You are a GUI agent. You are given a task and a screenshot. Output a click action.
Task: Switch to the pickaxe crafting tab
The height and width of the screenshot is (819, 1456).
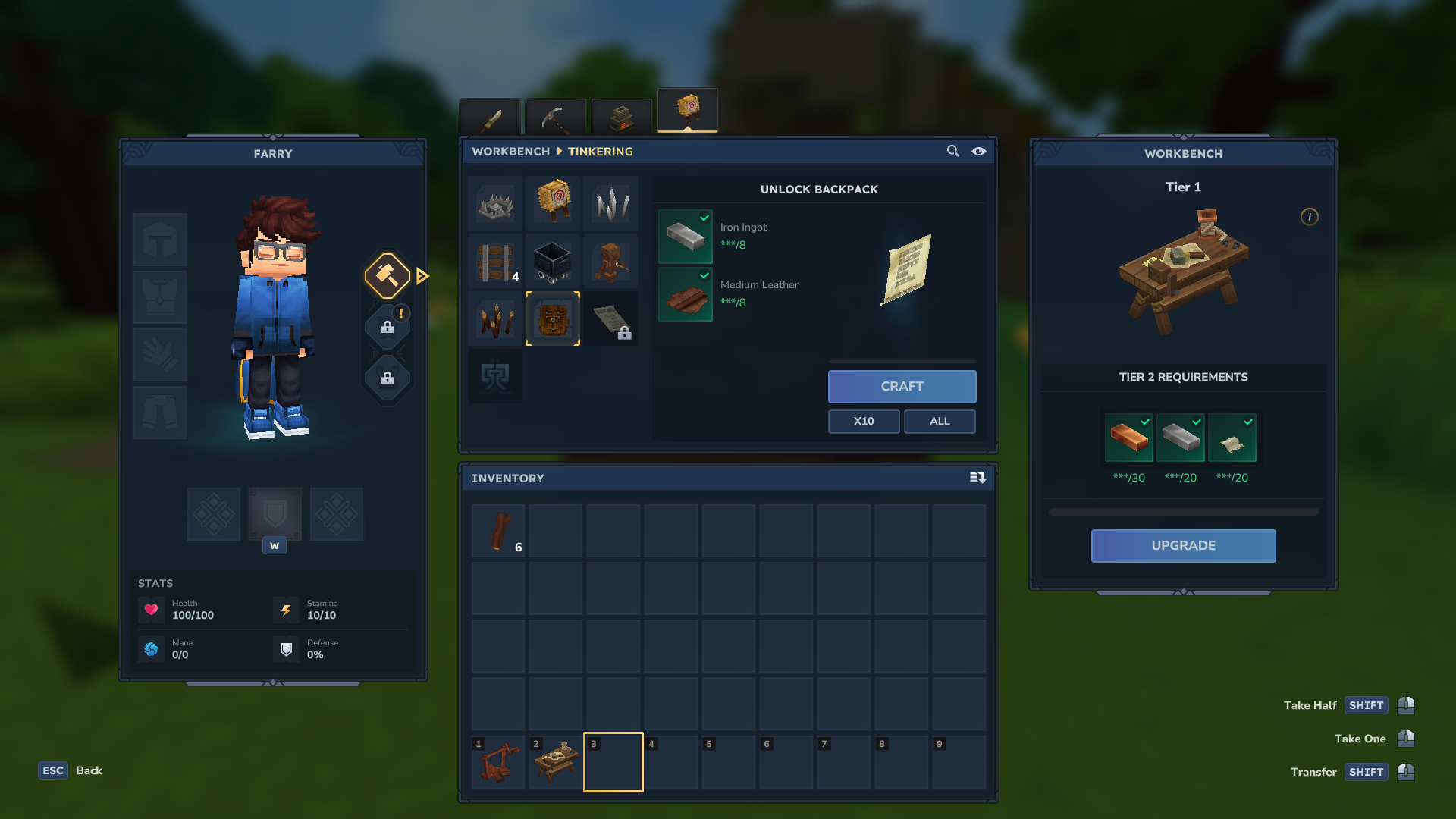(556, 115)
